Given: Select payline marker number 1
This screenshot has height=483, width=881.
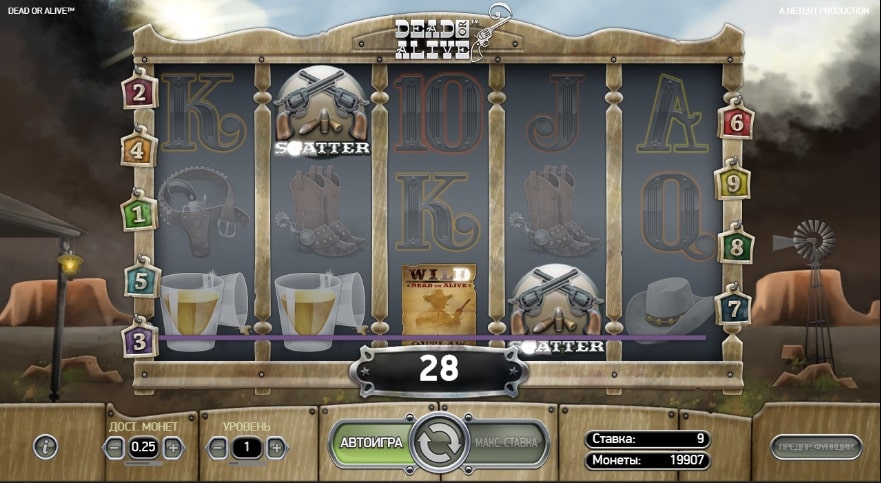Looking at the screenshot, I should click(137, 212).
